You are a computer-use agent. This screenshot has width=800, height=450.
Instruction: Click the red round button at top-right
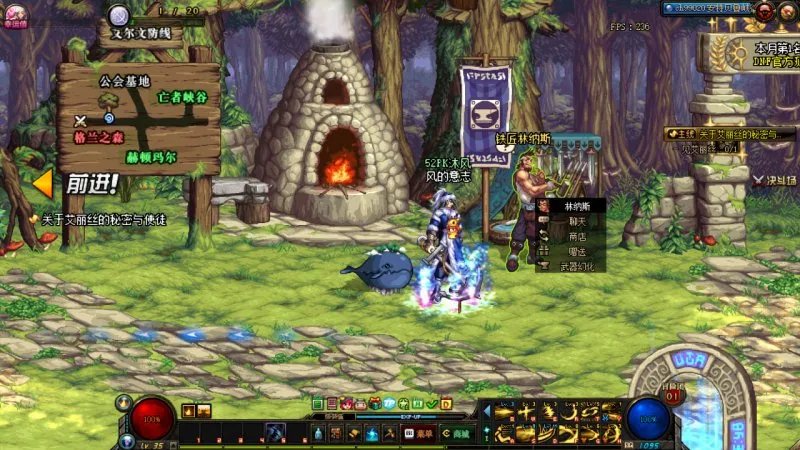click(x=765, y=10)
